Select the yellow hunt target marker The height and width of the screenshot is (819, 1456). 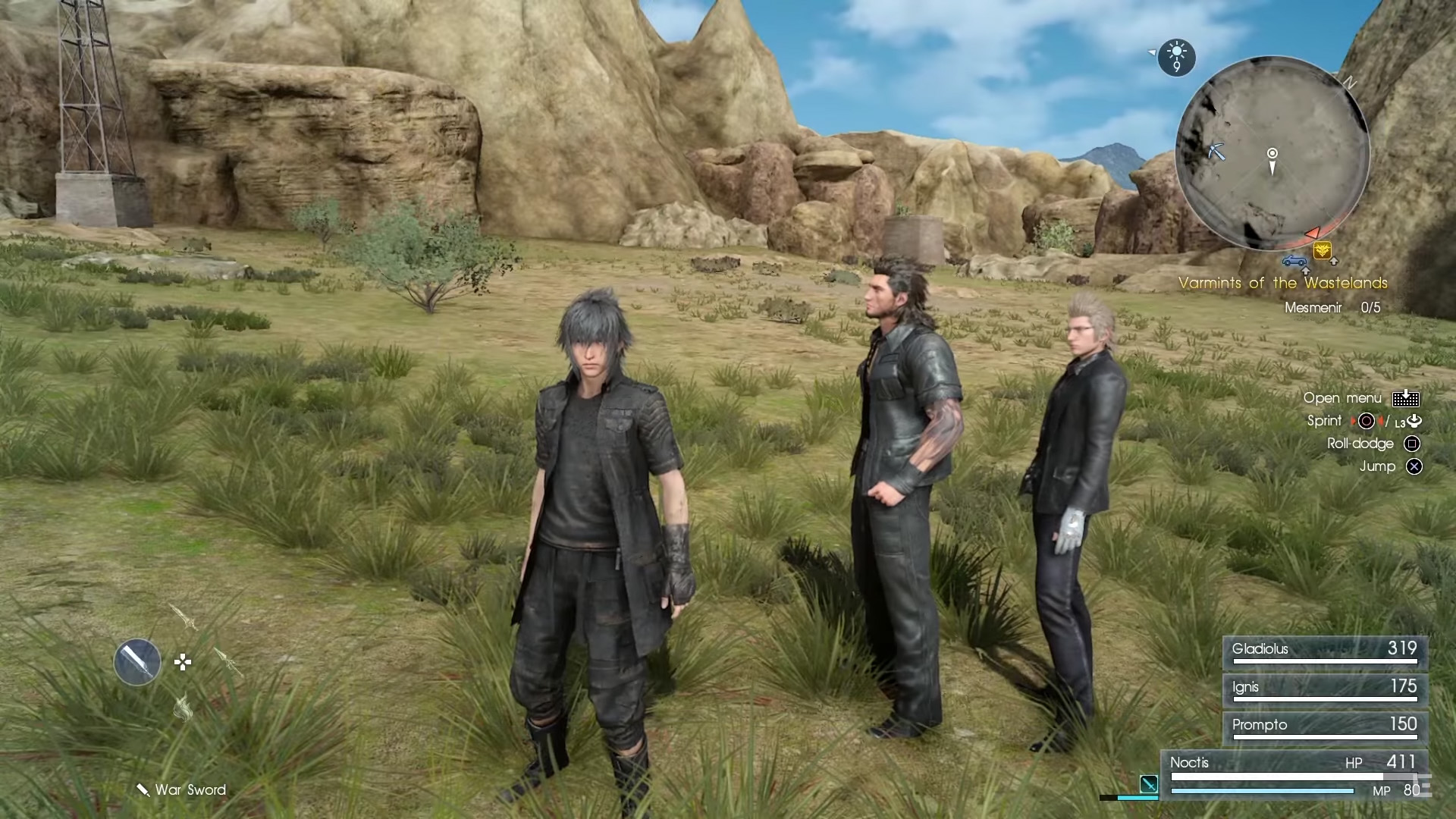[1323, 250]
